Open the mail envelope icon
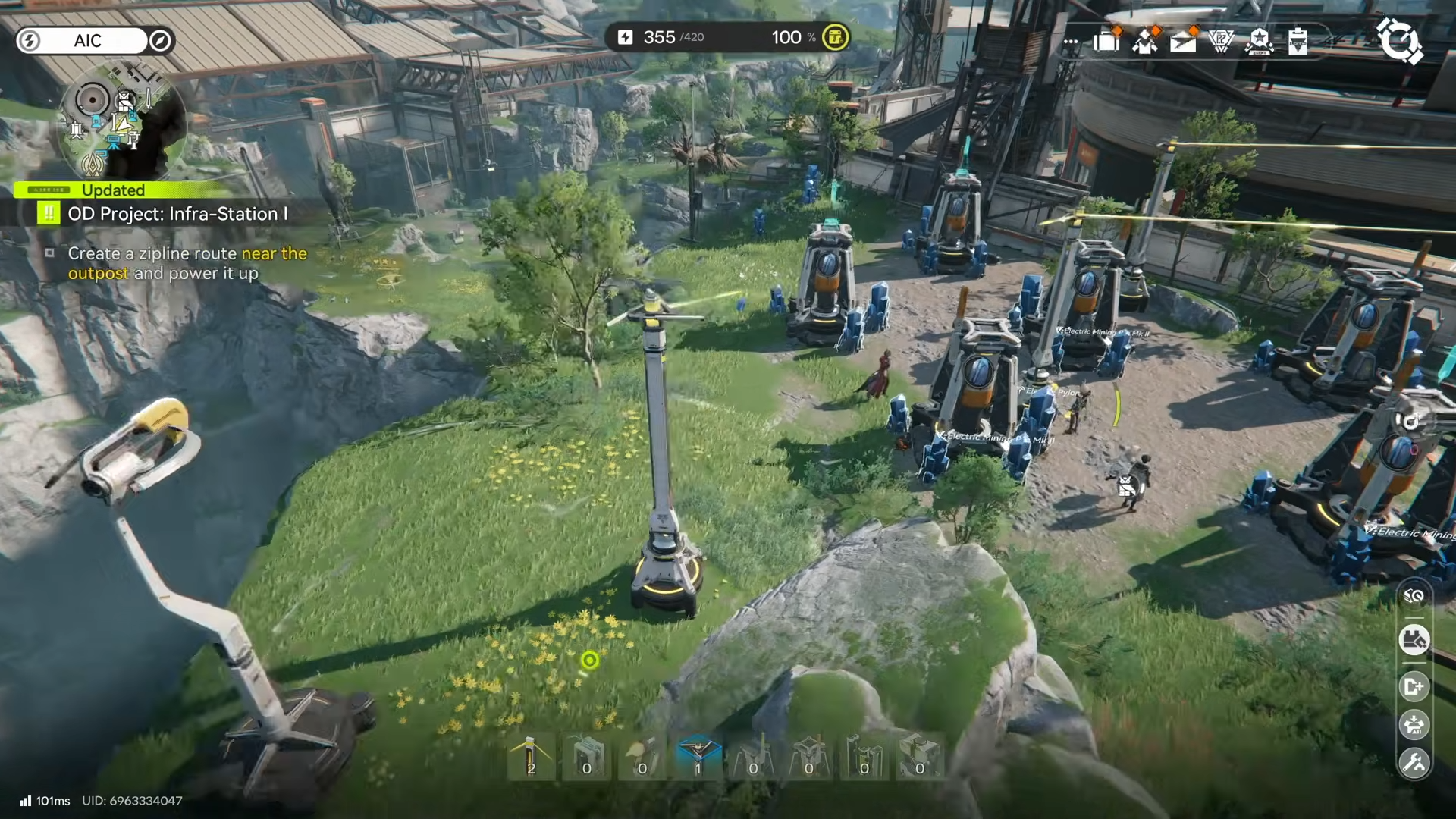1456x819 pixels. pyautogui.click(x=1183, y=40)
